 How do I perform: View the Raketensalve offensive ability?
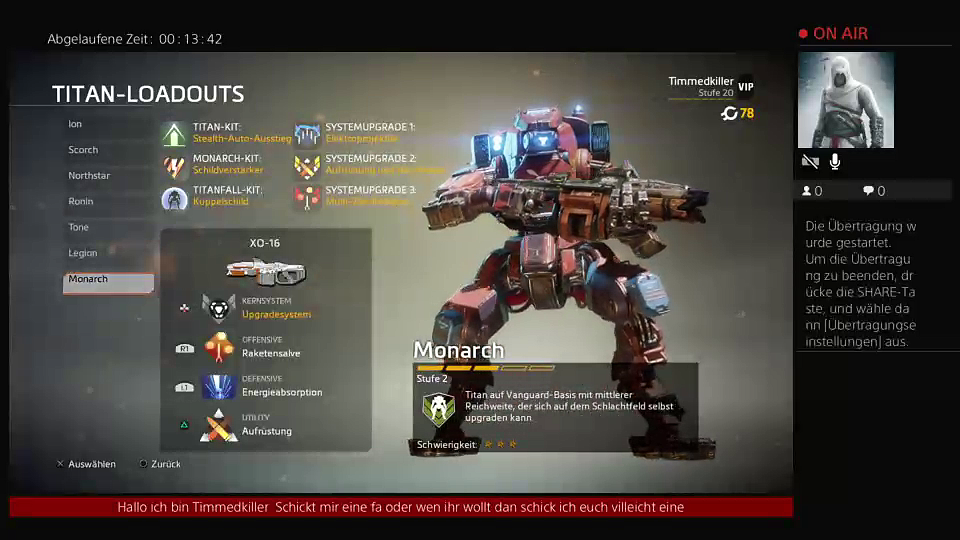[x=218, y=346]
